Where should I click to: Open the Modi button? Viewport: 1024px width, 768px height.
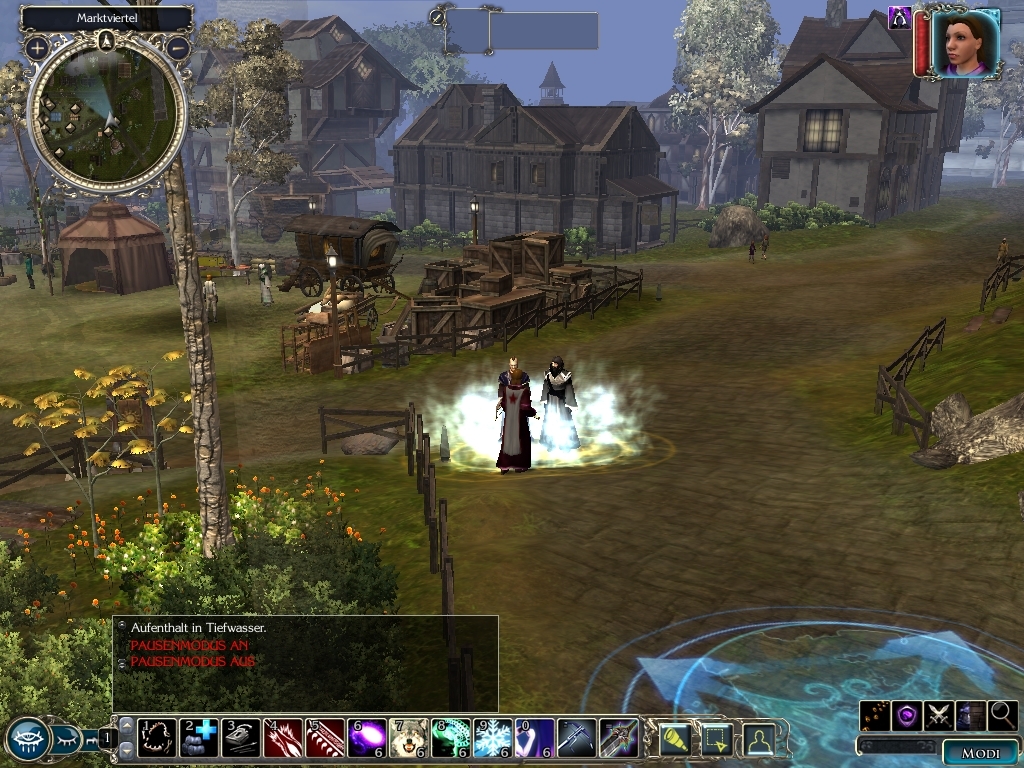980,753
